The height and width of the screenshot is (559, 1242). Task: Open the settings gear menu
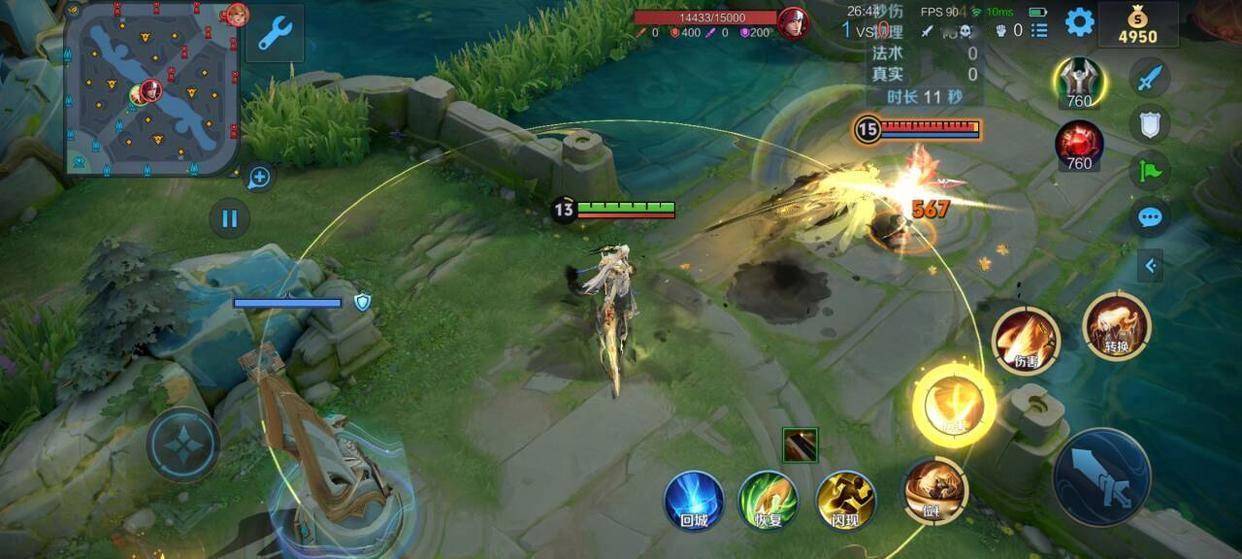pos(1079,22)
